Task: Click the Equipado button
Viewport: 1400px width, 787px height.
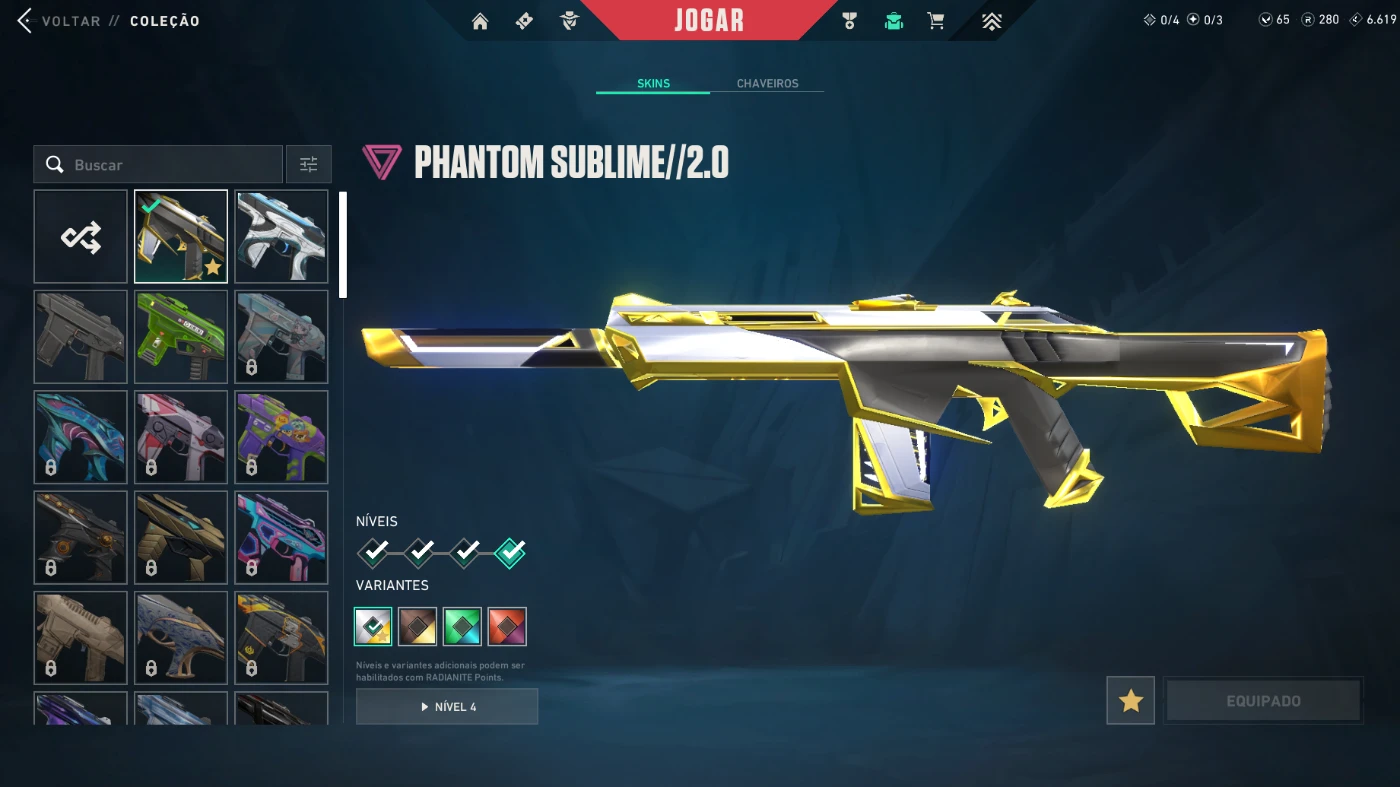Action: click(x=1263, y=701)
